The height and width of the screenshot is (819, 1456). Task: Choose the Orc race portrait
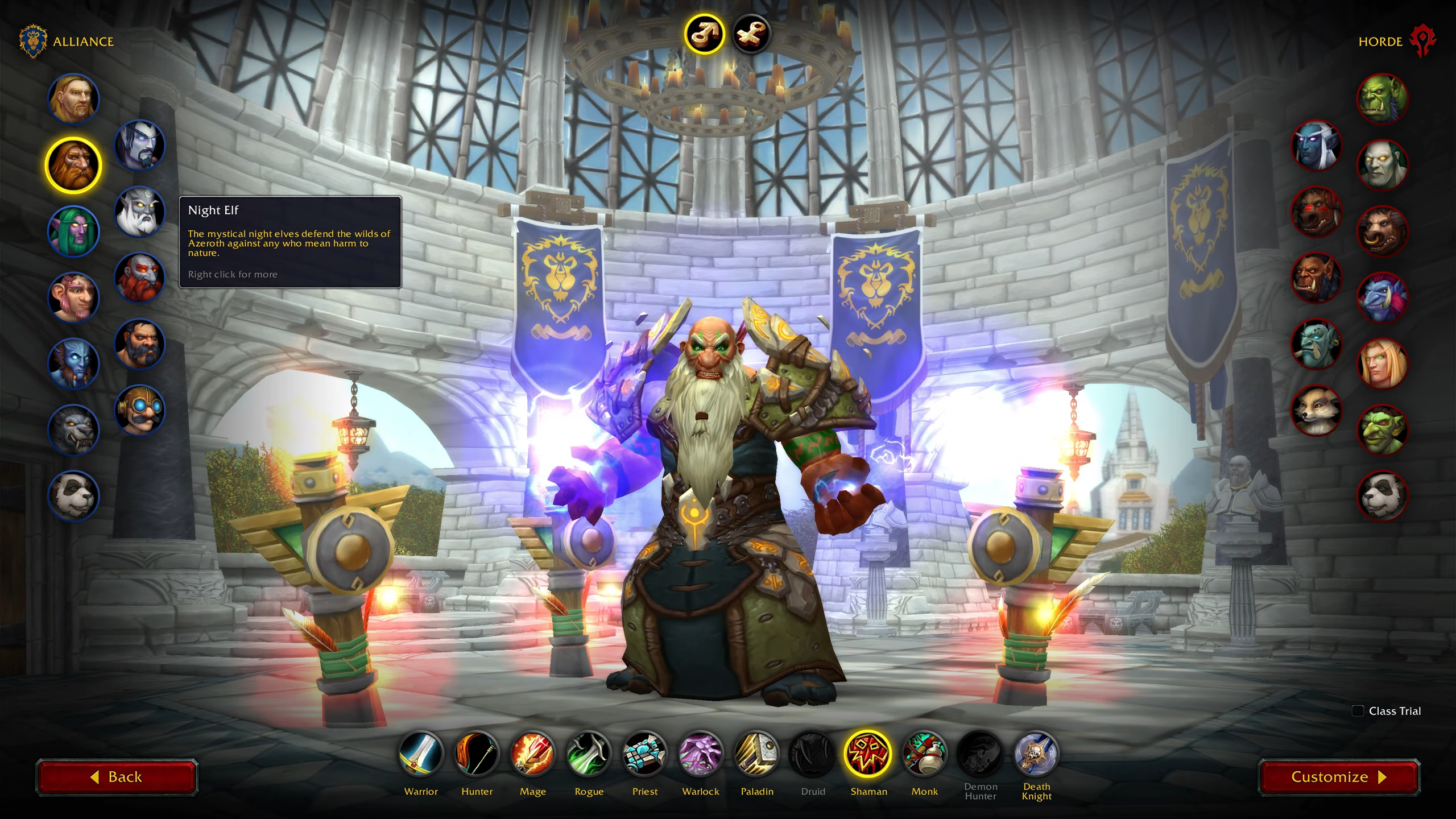click(x=1382, y=99)
